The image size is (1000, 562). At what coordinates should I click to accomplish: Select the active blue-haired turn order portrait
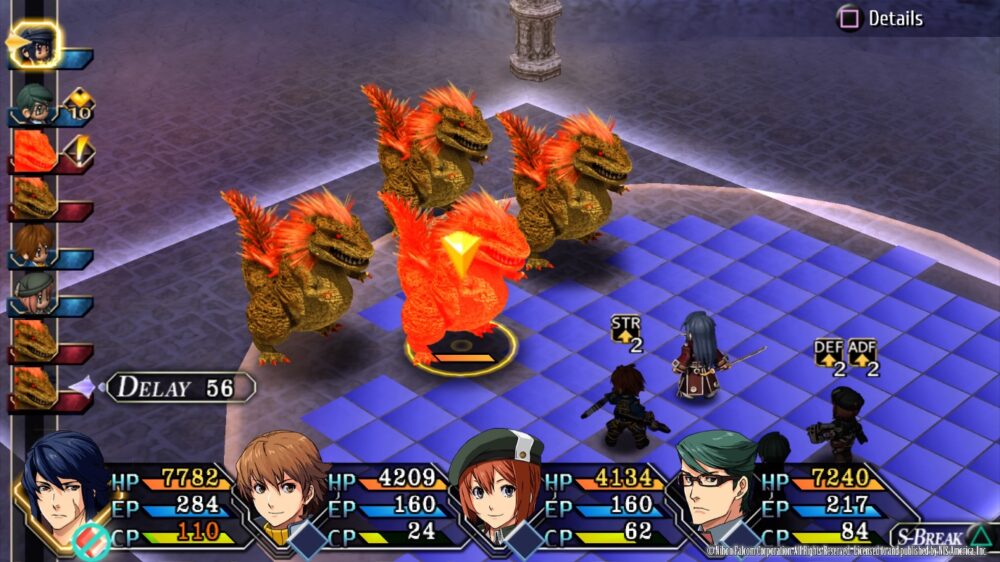pyautogui.click(x=37, y=43)
